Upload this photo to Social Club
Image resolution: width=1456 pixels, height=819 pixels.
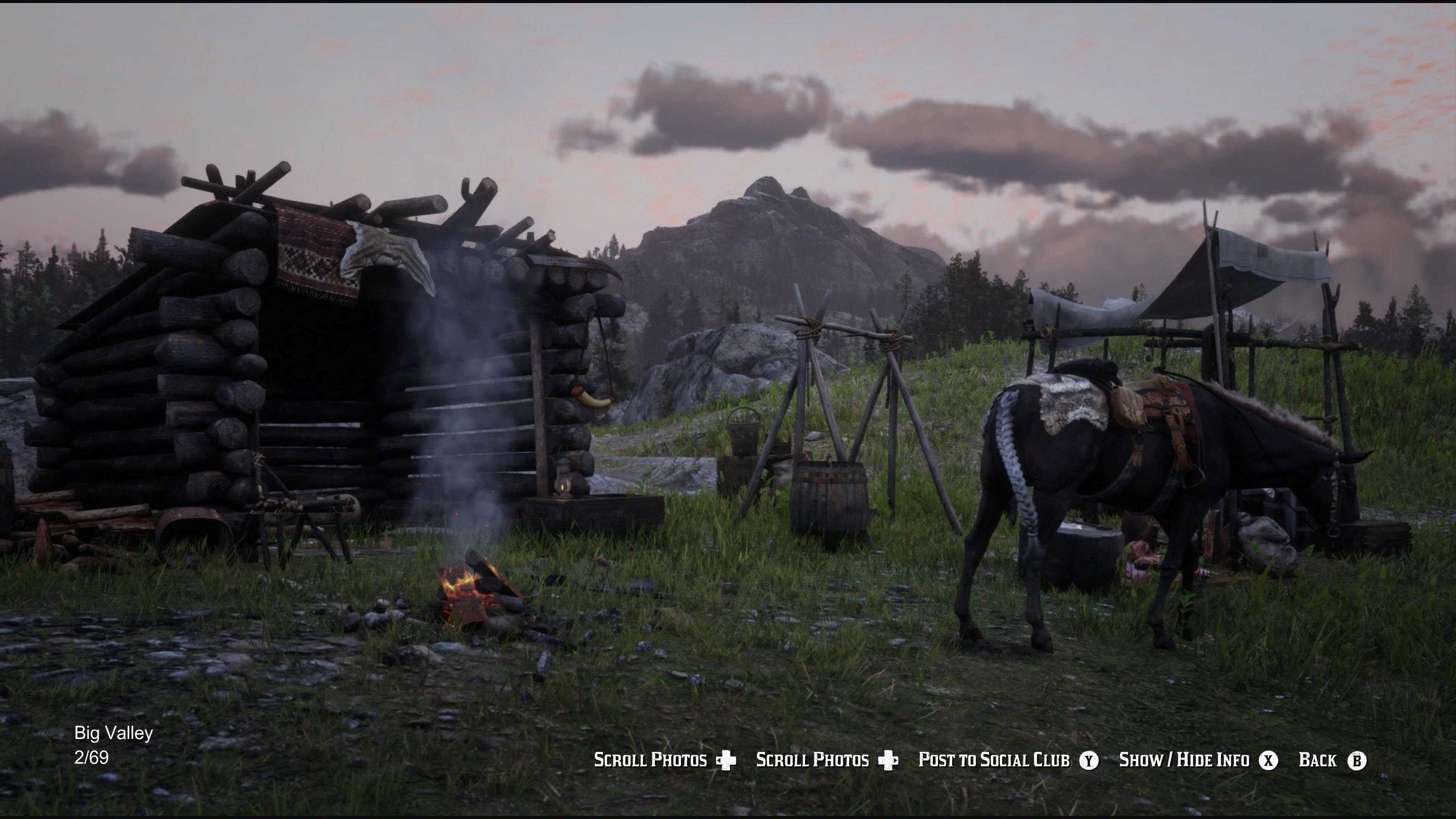coord(995,759)
